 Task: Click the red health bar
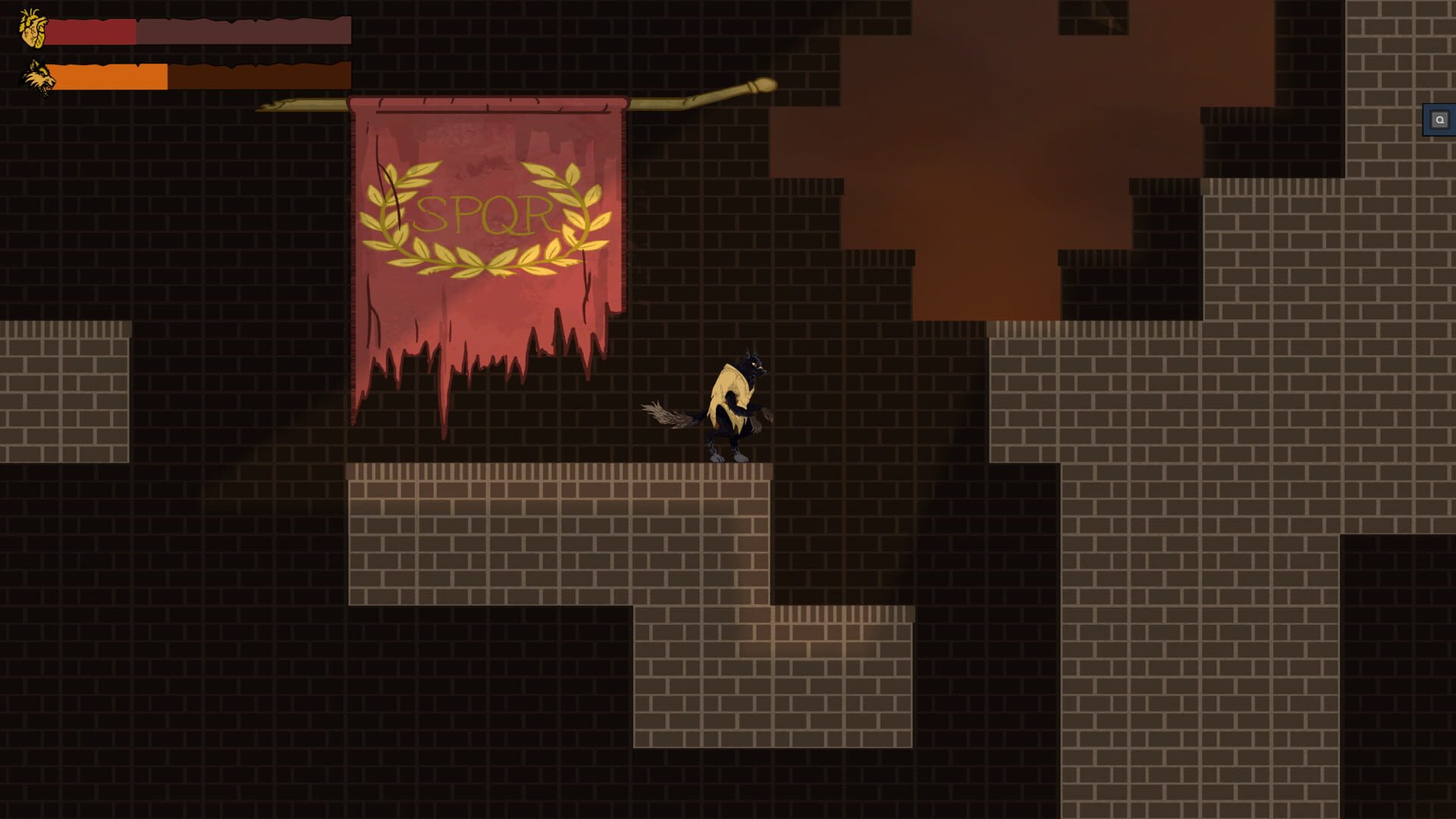pos(91,33)
